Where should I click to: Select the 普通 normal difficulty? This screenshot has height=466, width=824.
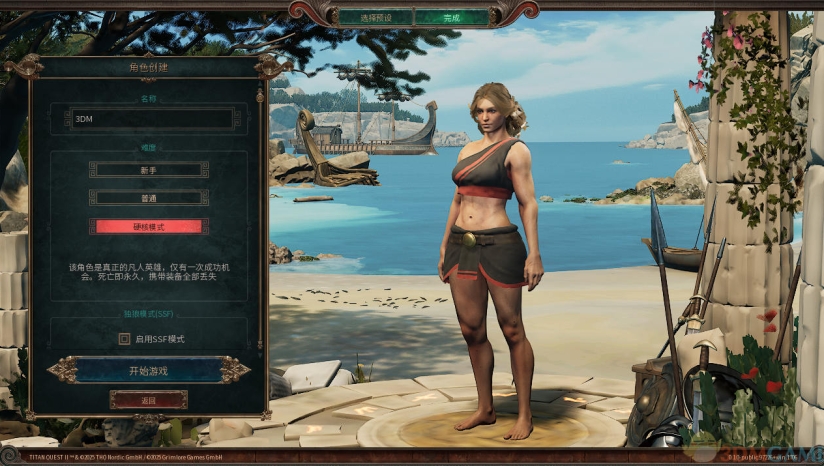tap(148, 198)
